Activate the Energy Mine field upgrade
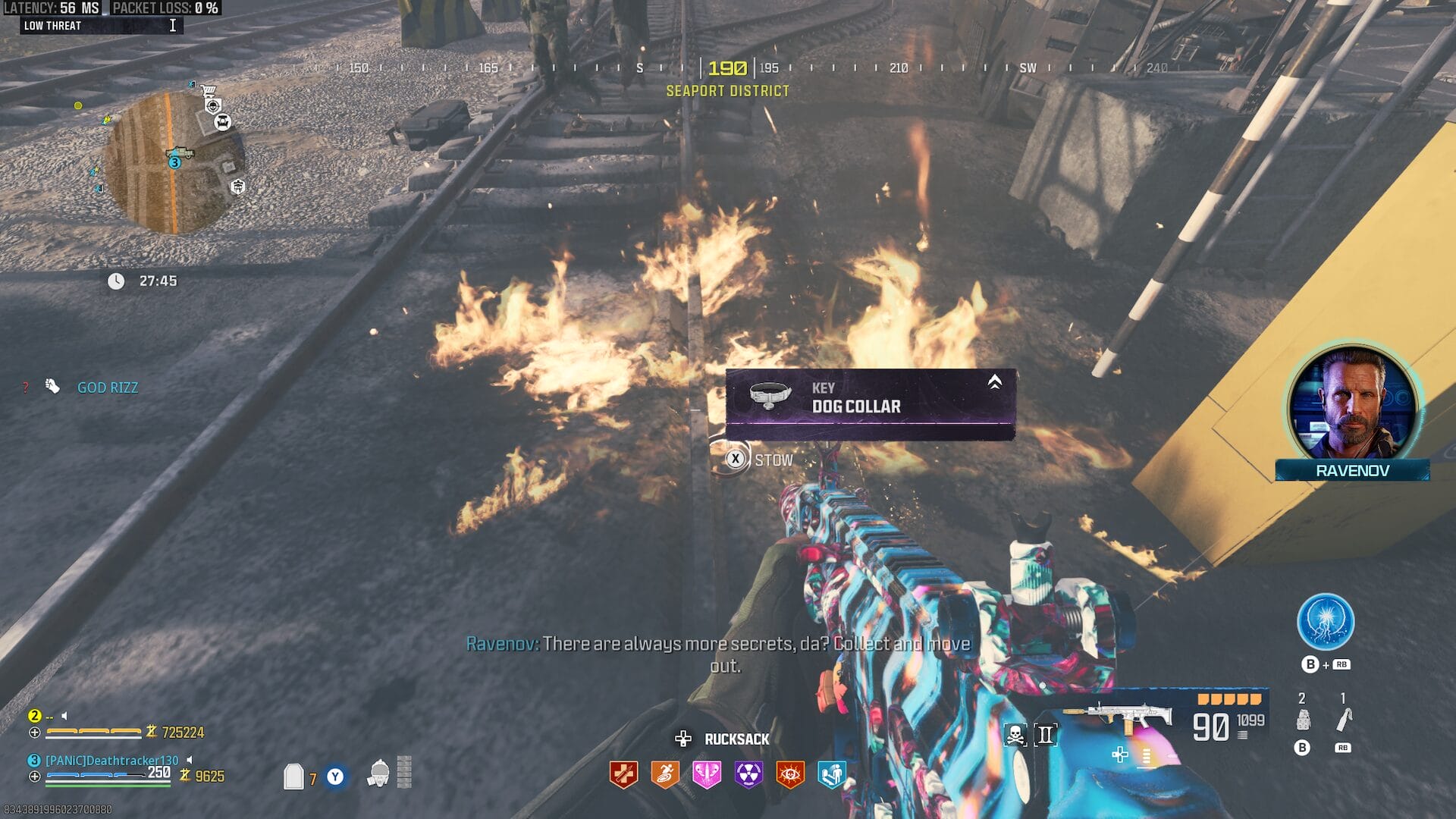This screenshot has width=1456, height=819. coord(1325,622)
